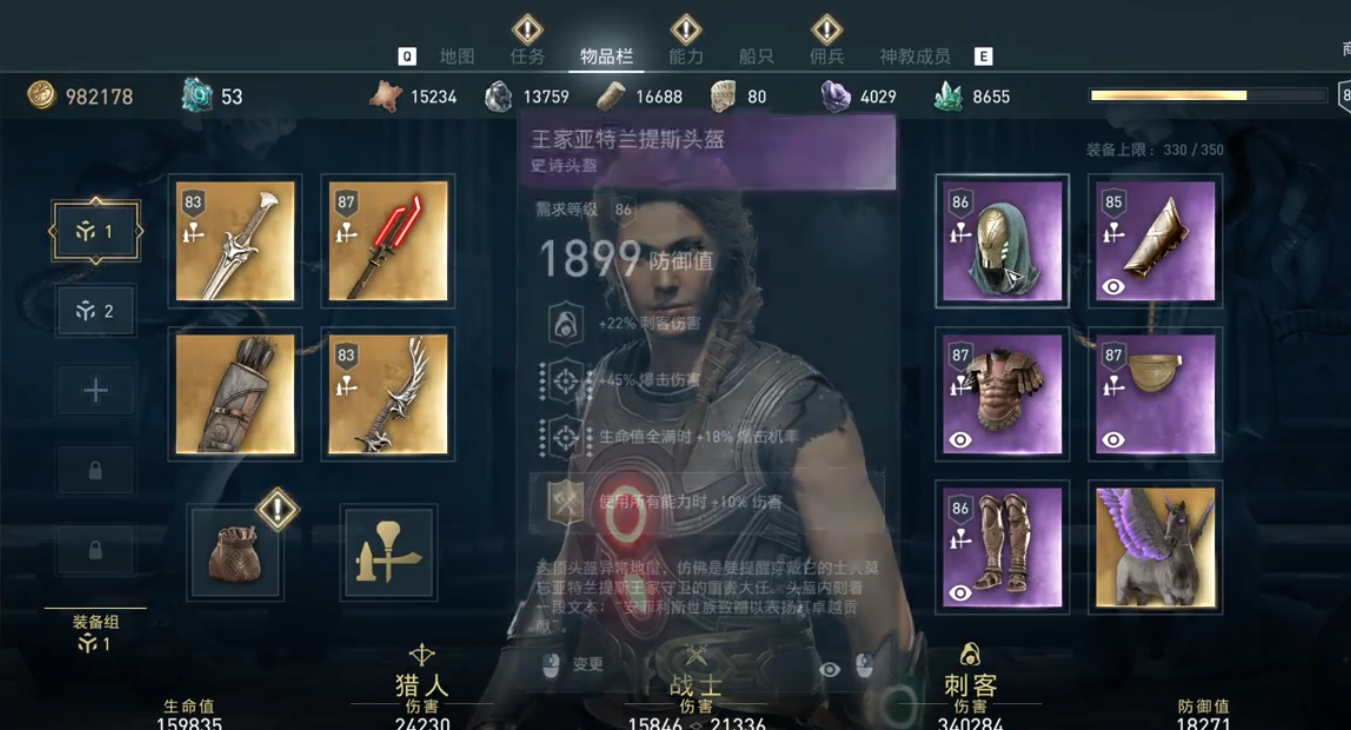
Task: Show the 神教成员 cultists tab
Action: click(x=914, y=57)
